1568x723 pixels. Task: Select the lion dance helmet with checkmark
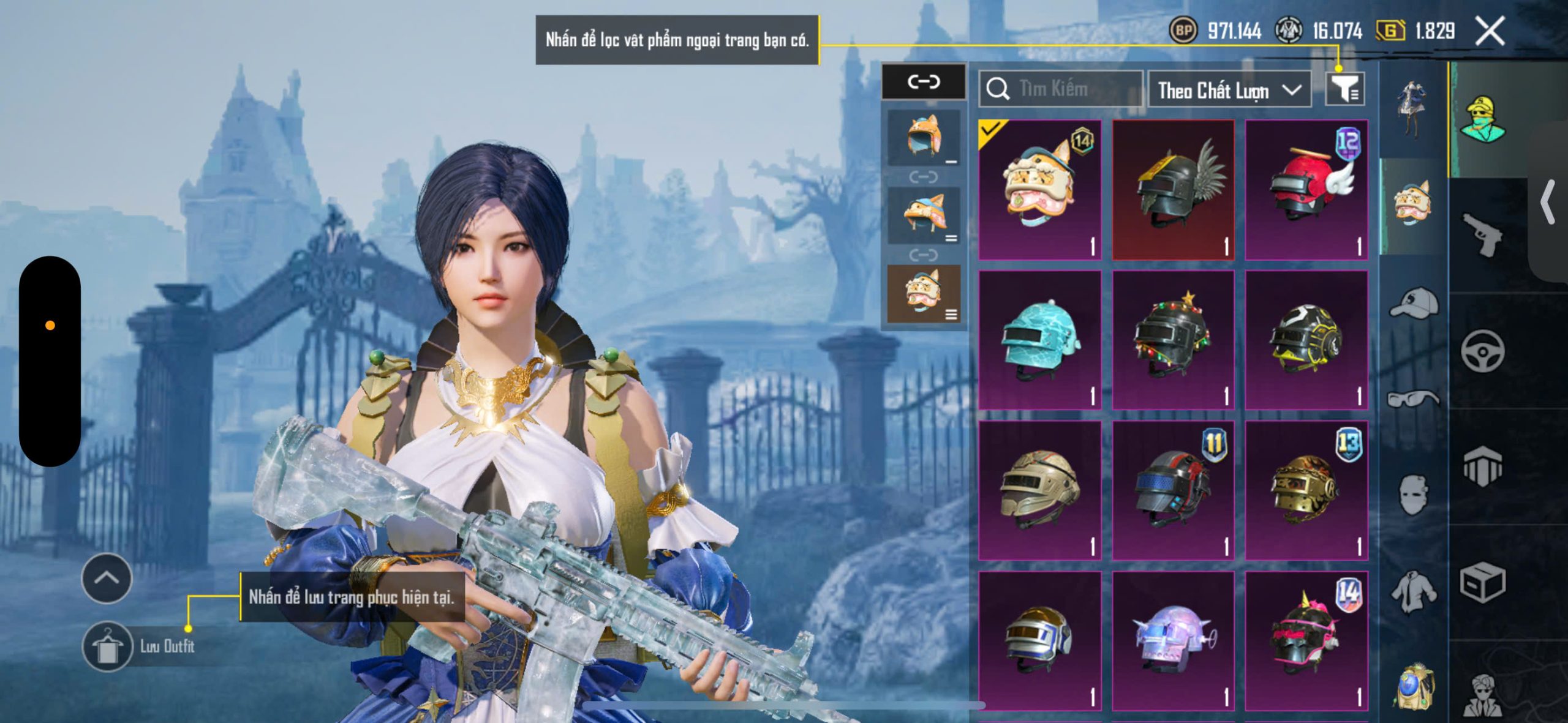[x=1039, y=190]
